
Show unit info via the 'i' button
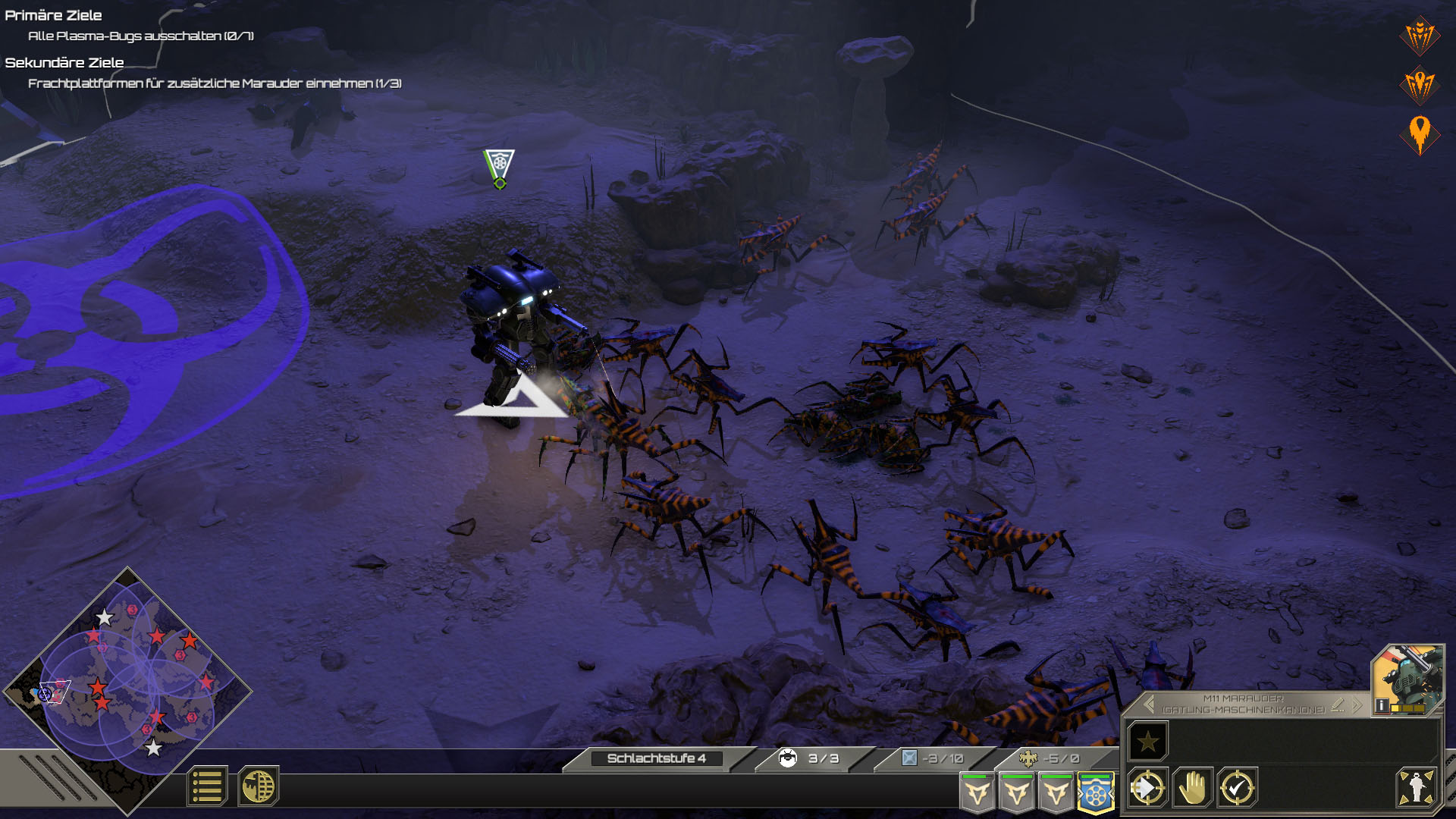[1382, 706]
